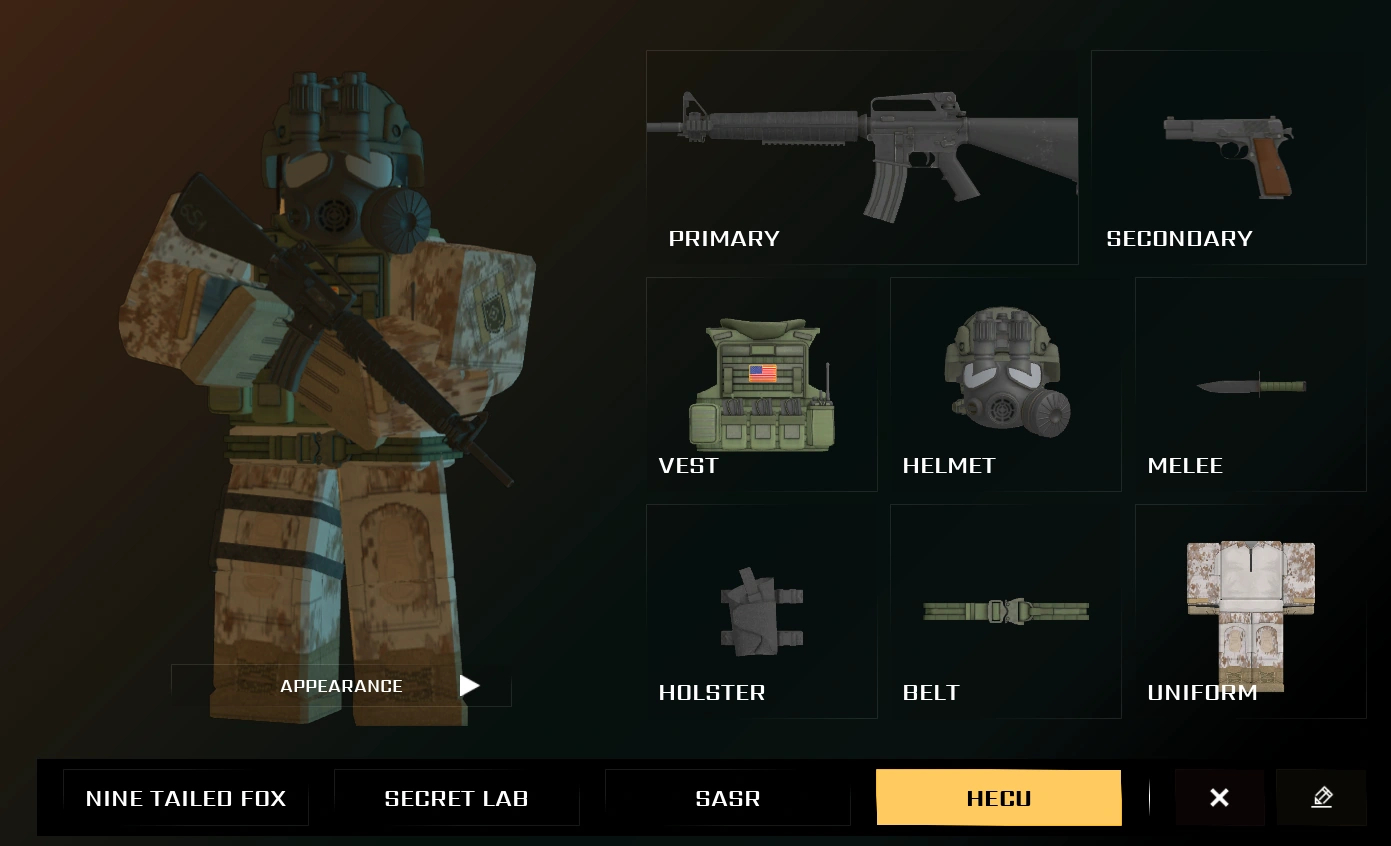Select the highlighted HECU loadout
The width and height of the screenshot is (1391, 846).
coord(998,797)
